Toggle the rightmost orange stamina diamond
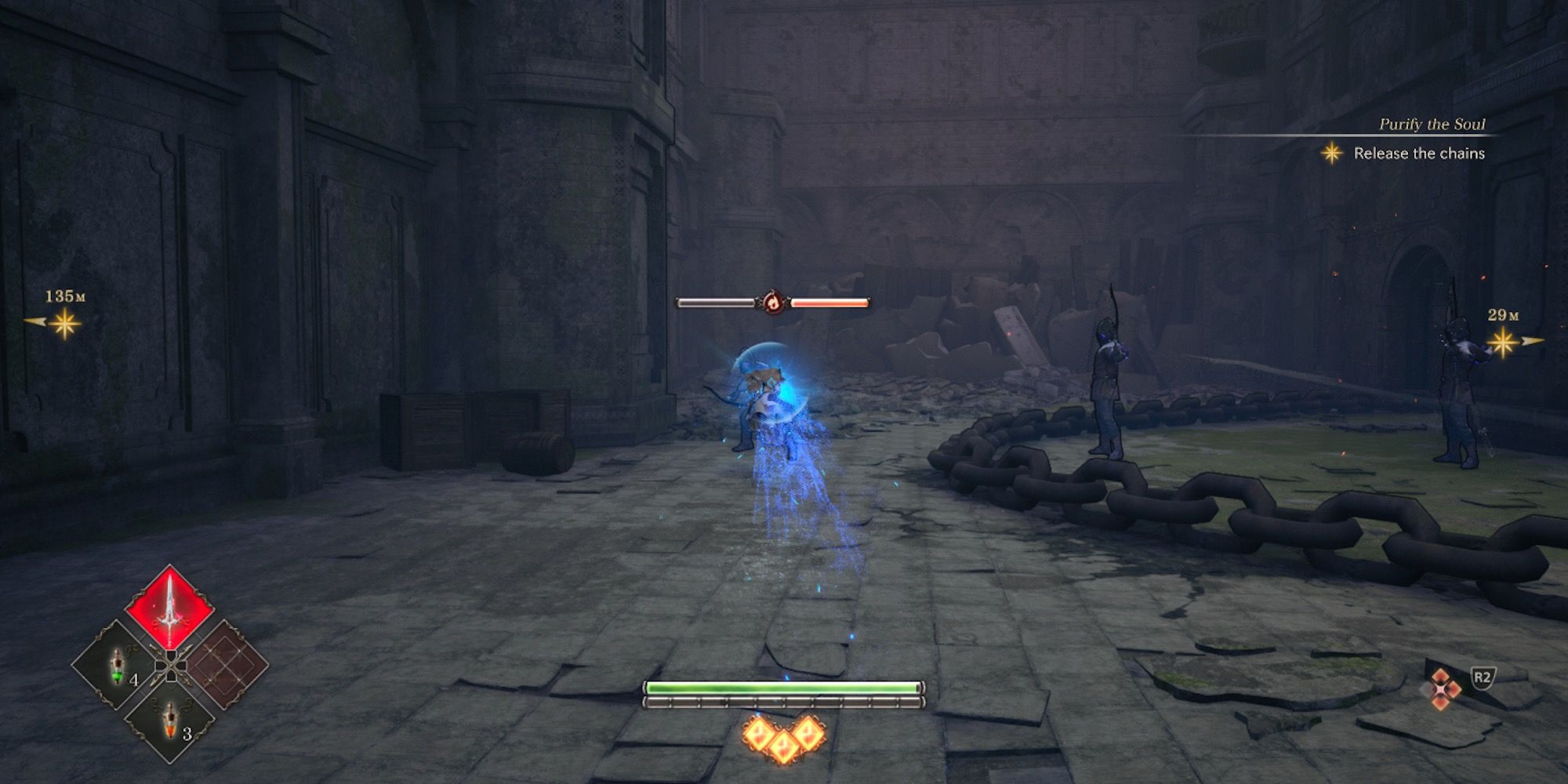This screenshot has width=1568, height=784. pos(808,734)
